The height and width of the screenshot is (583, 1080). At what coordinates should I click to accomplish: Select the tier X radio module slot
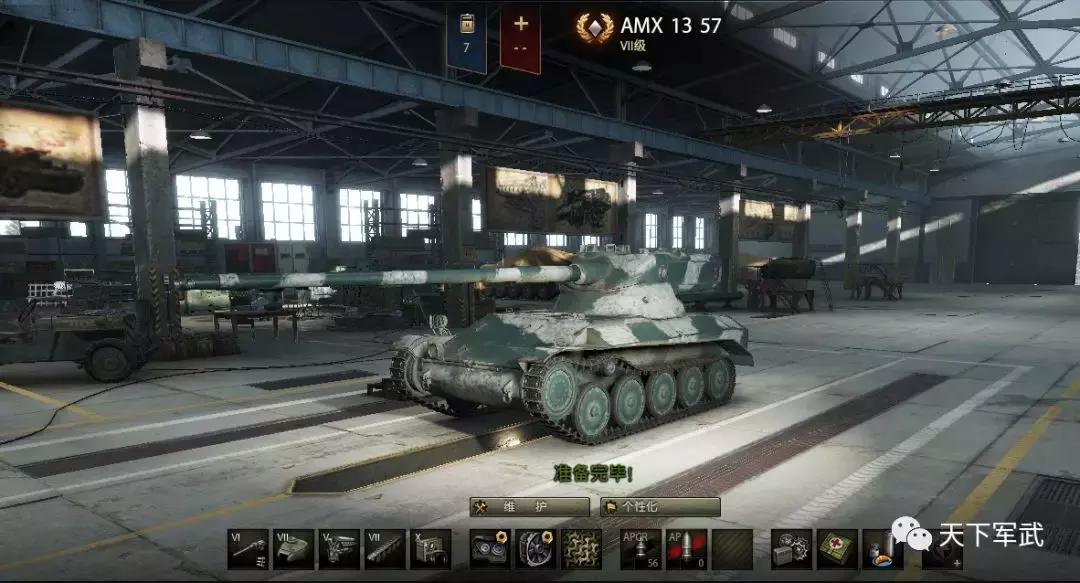[430, 549]
